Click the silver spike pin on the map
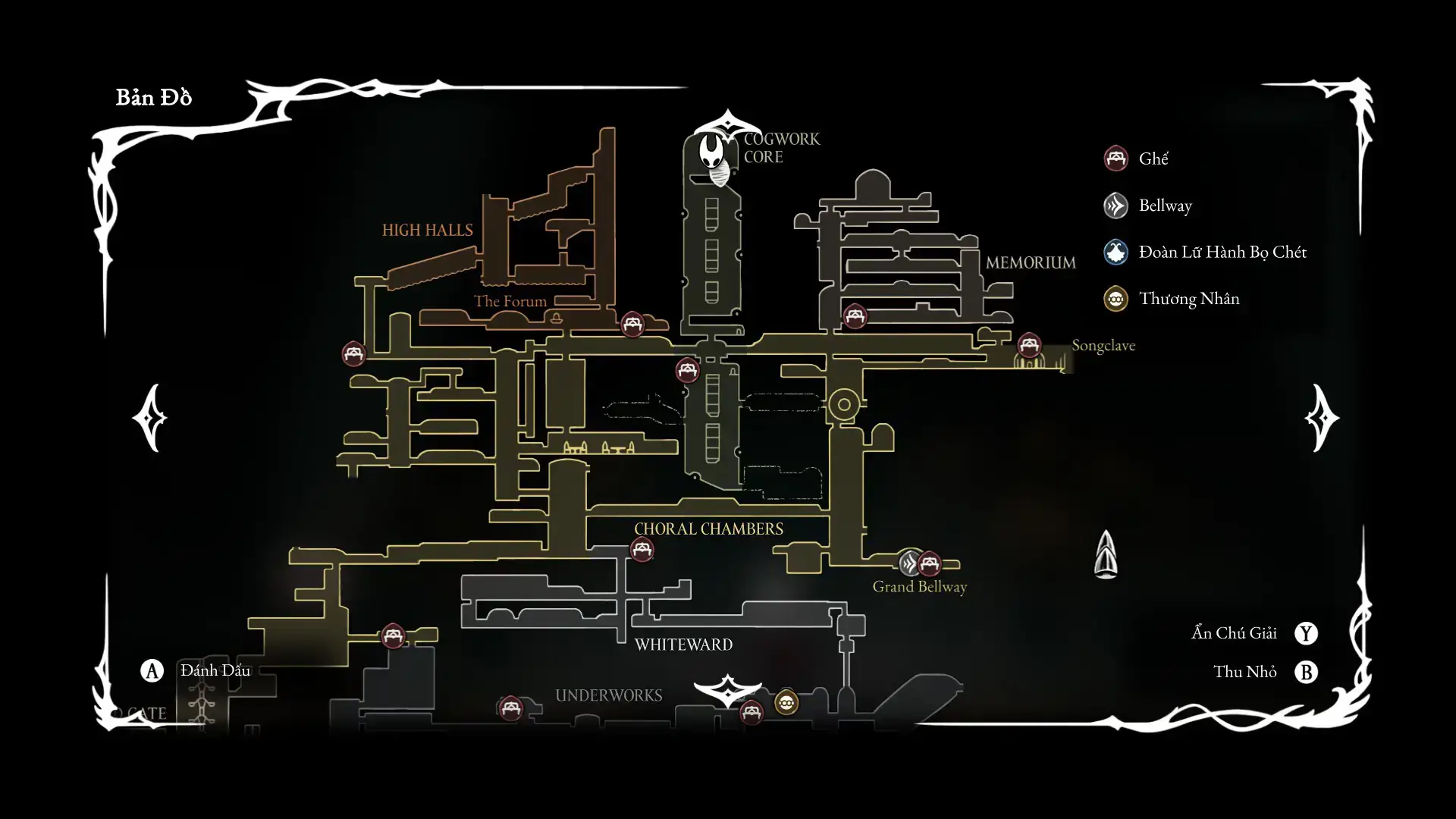 [x=1106, y=554]
